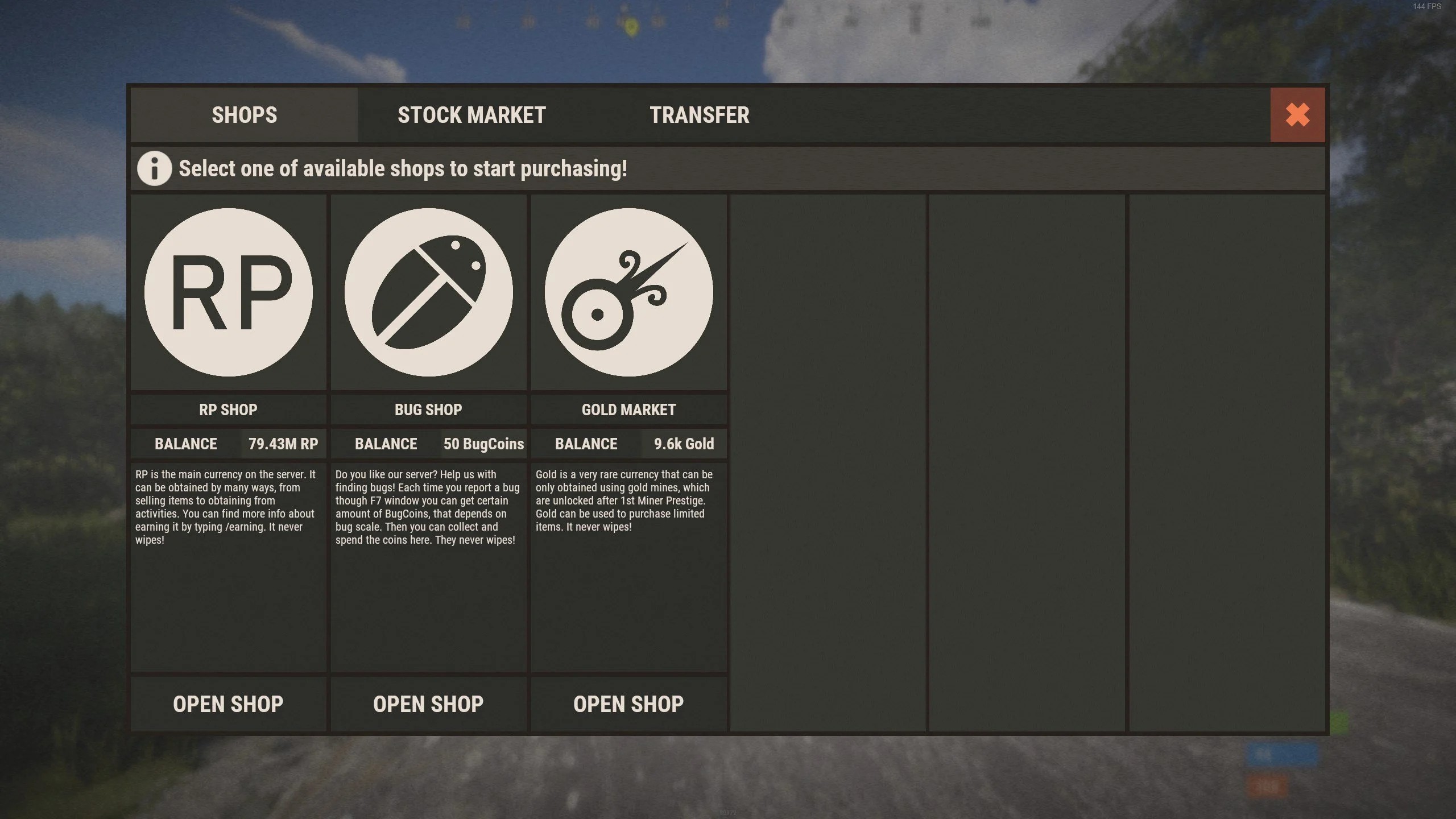Select the RP circle icon
Viewport: 1456px width, 819px height.
click(228, 292)
